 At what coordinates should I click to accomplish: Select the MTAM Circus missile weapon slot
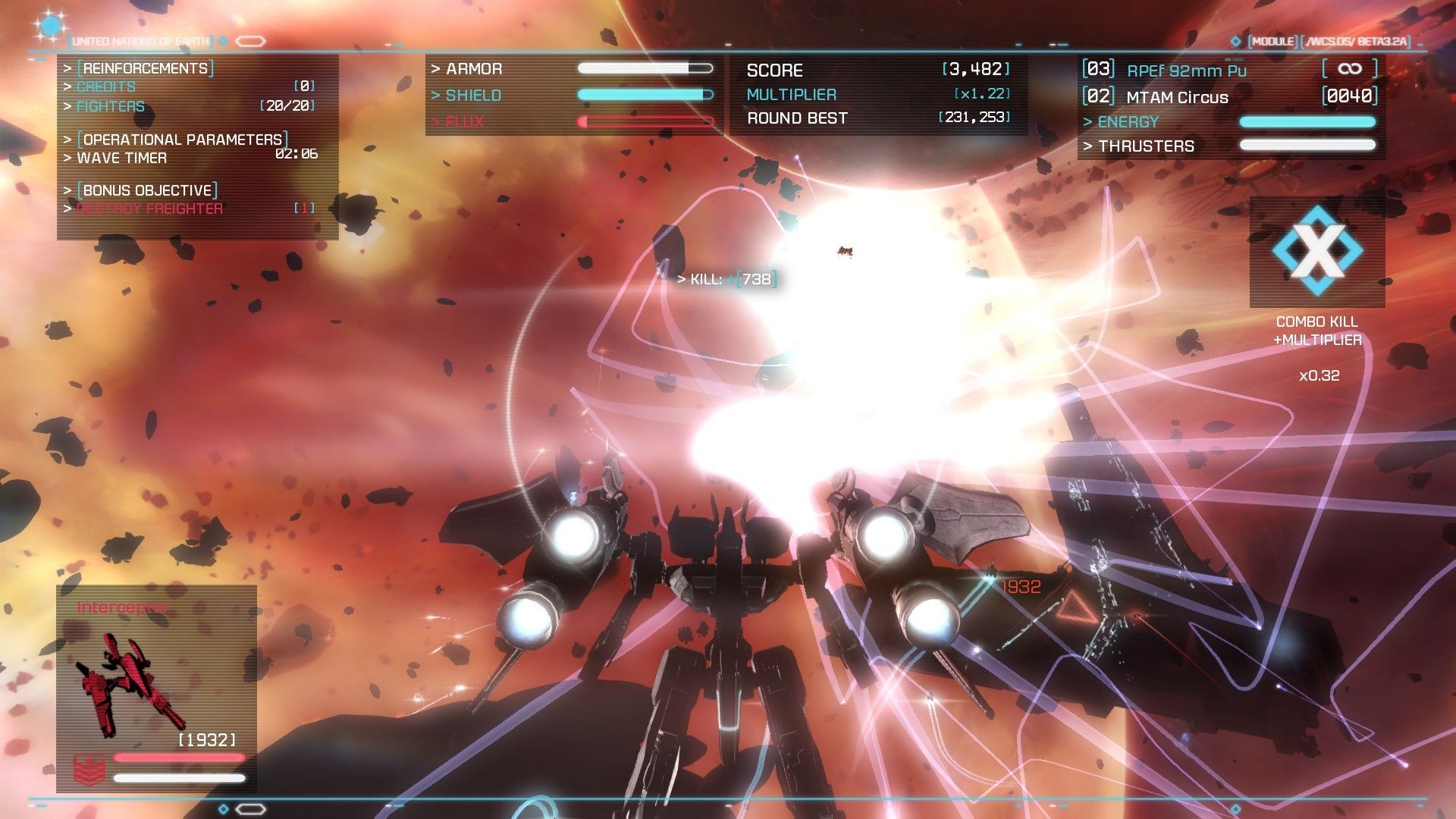click(1177, 97)
